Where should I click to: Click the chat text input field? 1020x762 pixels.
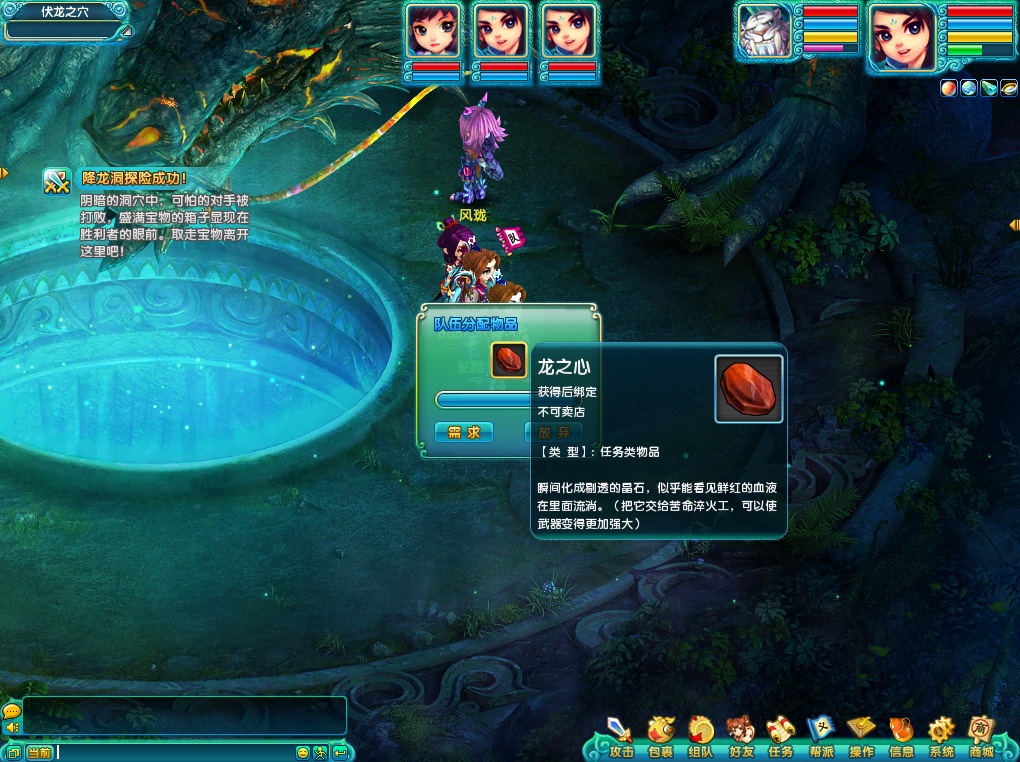pyautogui.click(x=175, y=752)
